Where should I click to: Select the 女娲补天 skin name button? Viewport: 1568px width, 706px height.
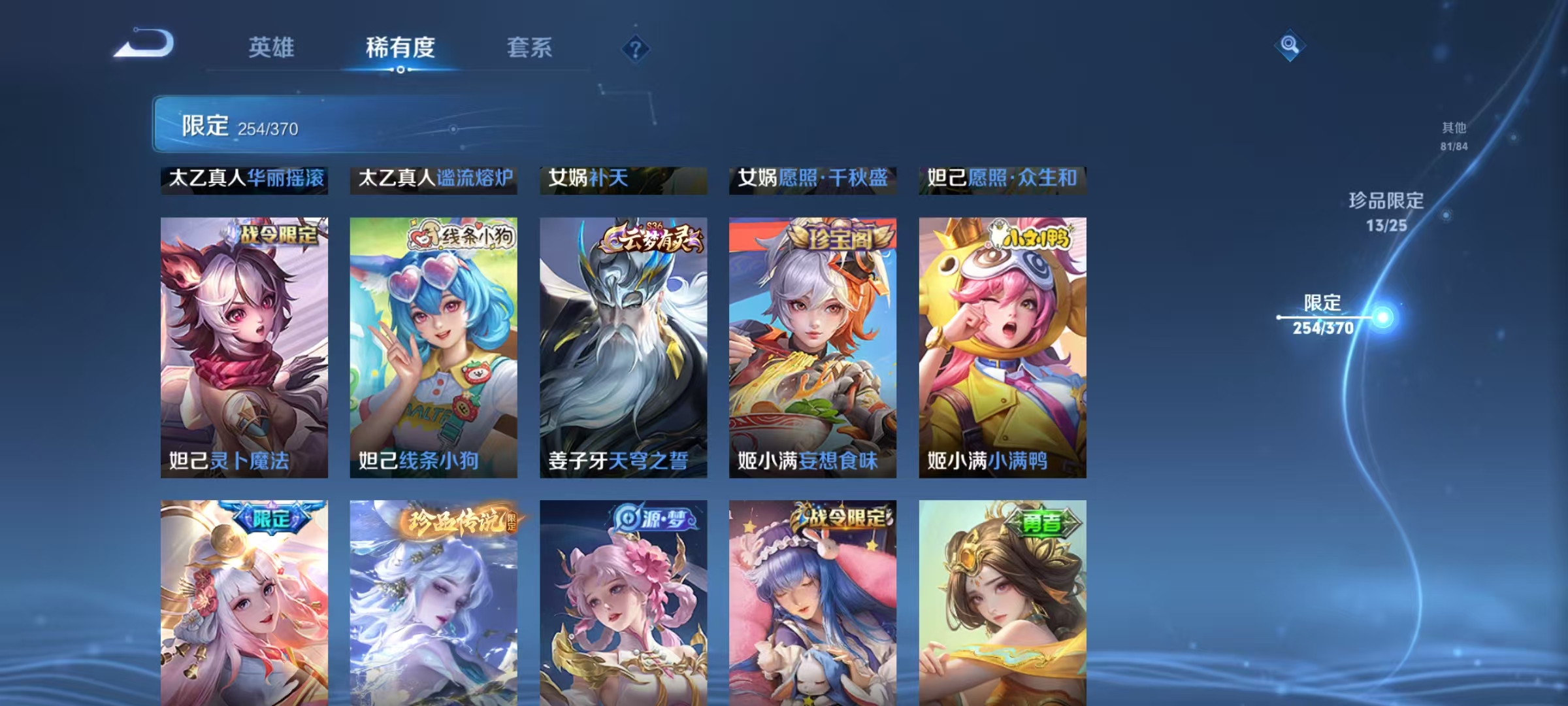click(622, 180)
